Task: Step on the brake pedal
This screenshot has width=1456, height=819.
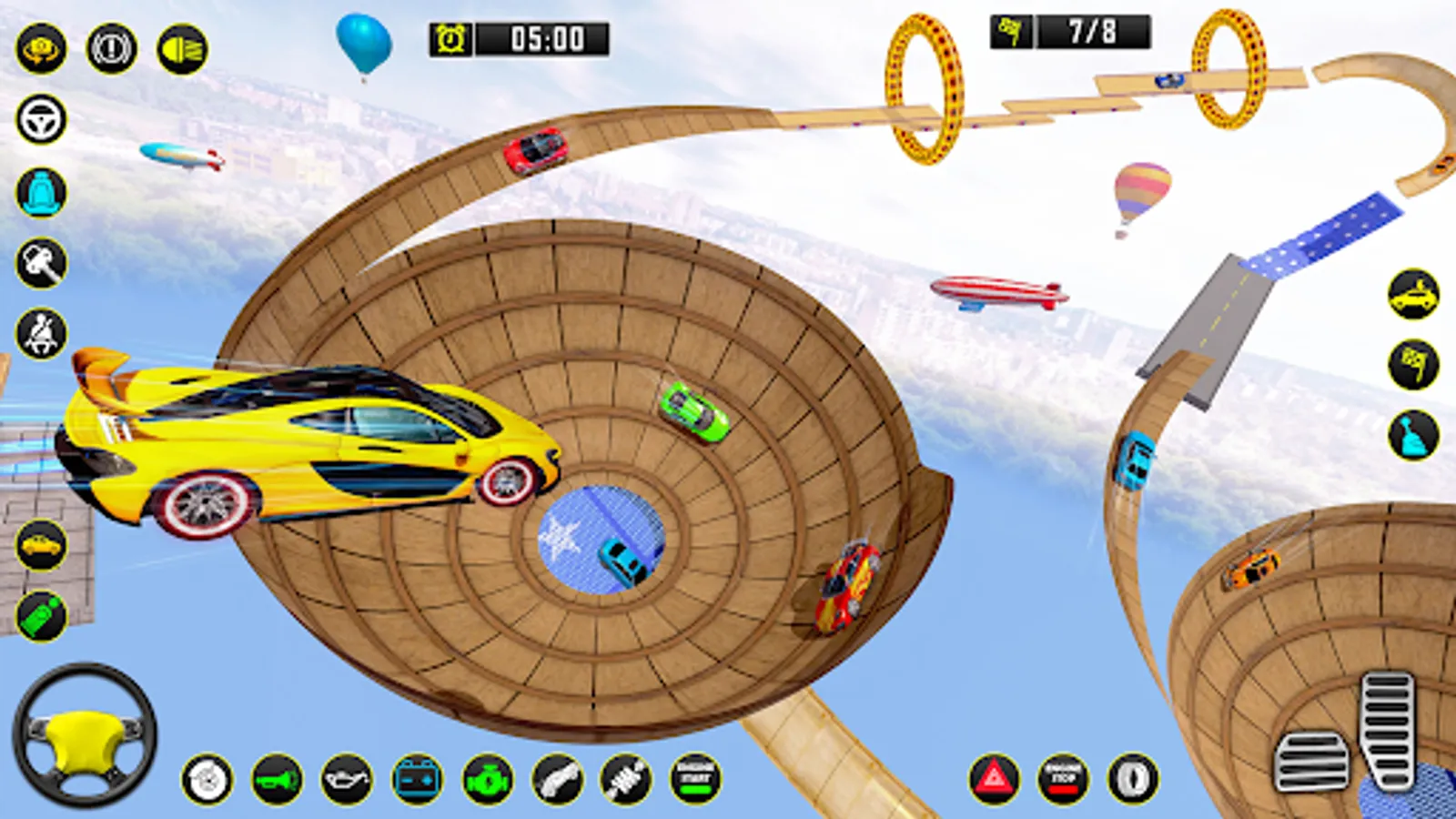Action: (x=1311, y=761)
